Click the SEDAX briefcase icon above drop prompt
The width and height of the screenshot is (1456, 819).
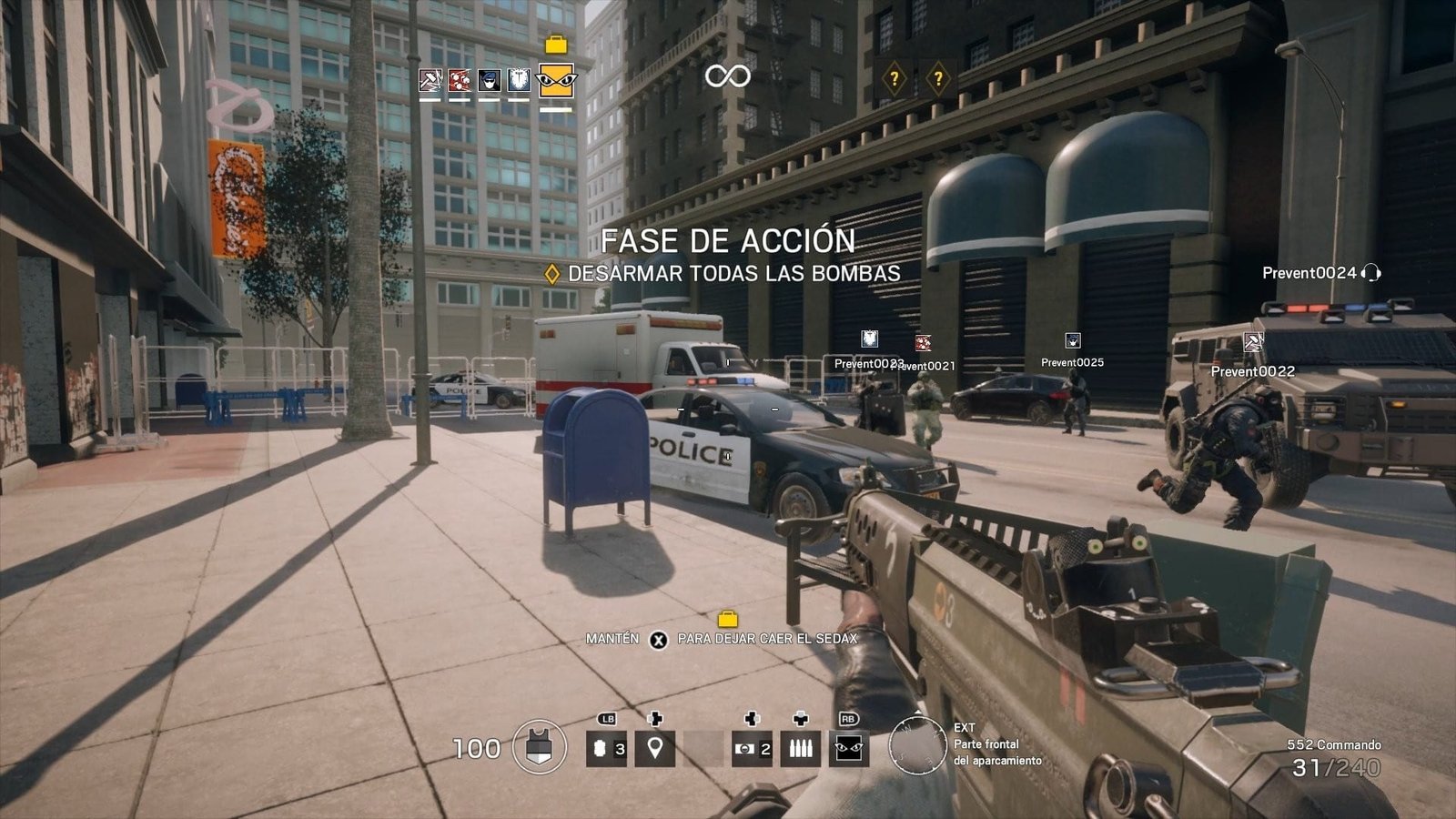[x=727, y=620]
